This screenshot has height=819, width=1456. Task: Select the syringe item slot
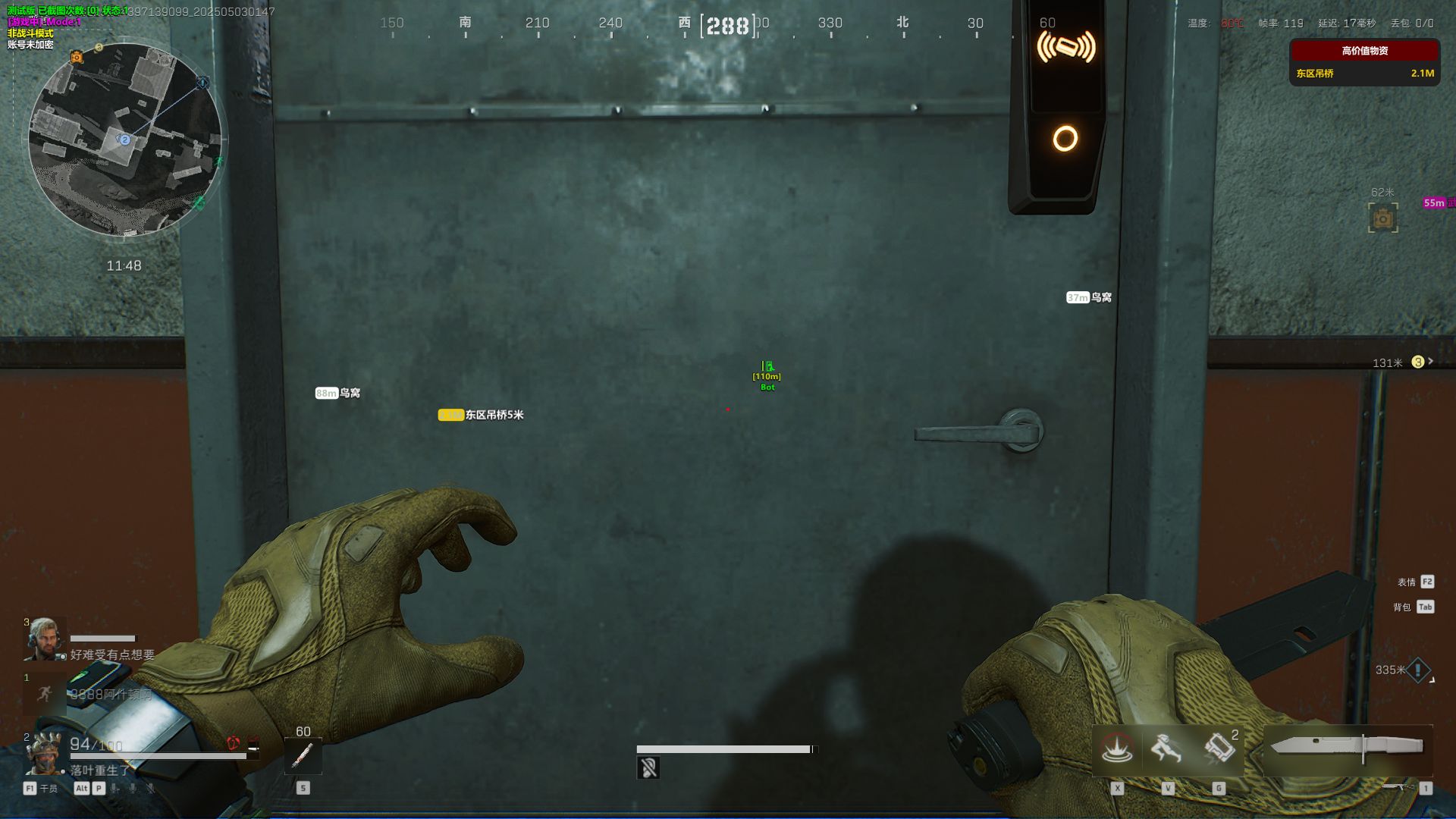pos(303,755)
